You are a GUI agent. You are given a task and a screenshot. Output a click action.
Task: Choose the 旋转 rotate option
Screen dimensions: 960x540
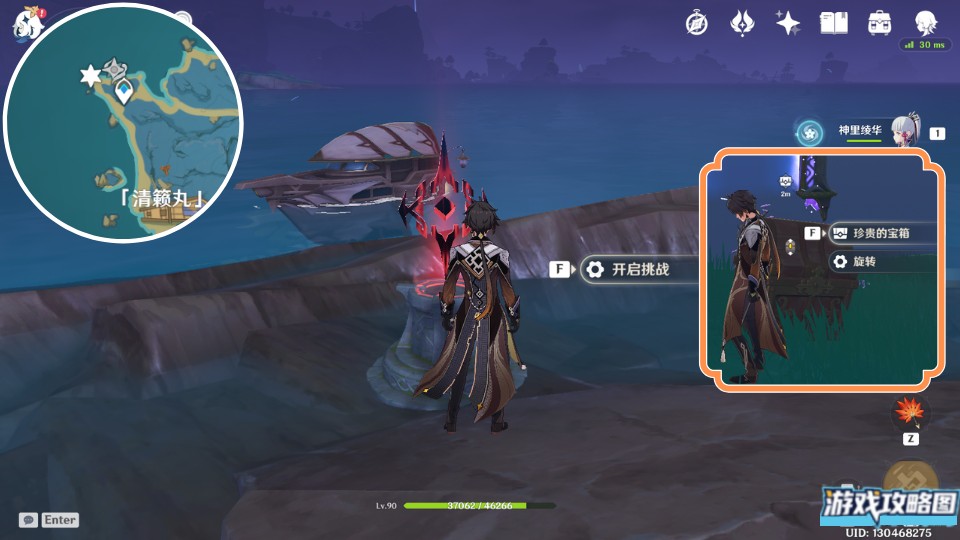pyautogui.click(x=872, y=261)
